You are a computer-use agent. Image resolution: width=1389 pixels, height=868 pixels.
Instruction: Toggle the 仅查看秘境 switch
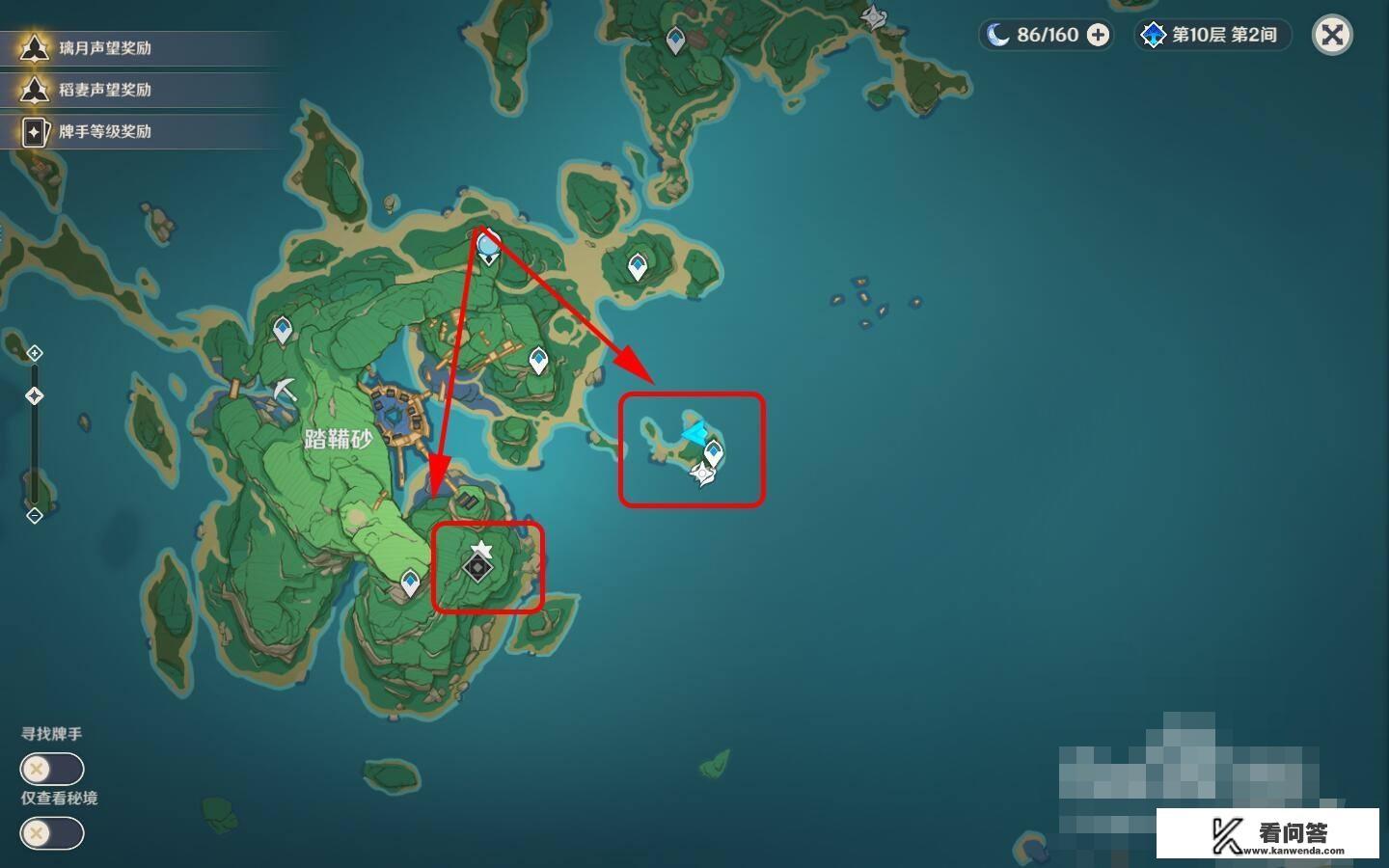point(52,832)
